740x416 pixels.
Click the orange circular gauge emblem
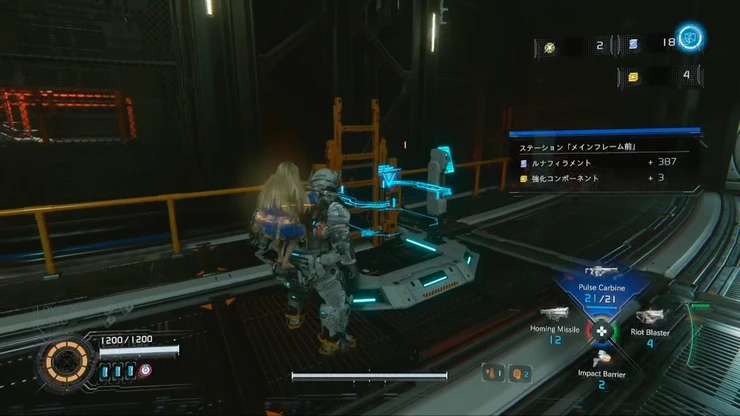(67, 362)
